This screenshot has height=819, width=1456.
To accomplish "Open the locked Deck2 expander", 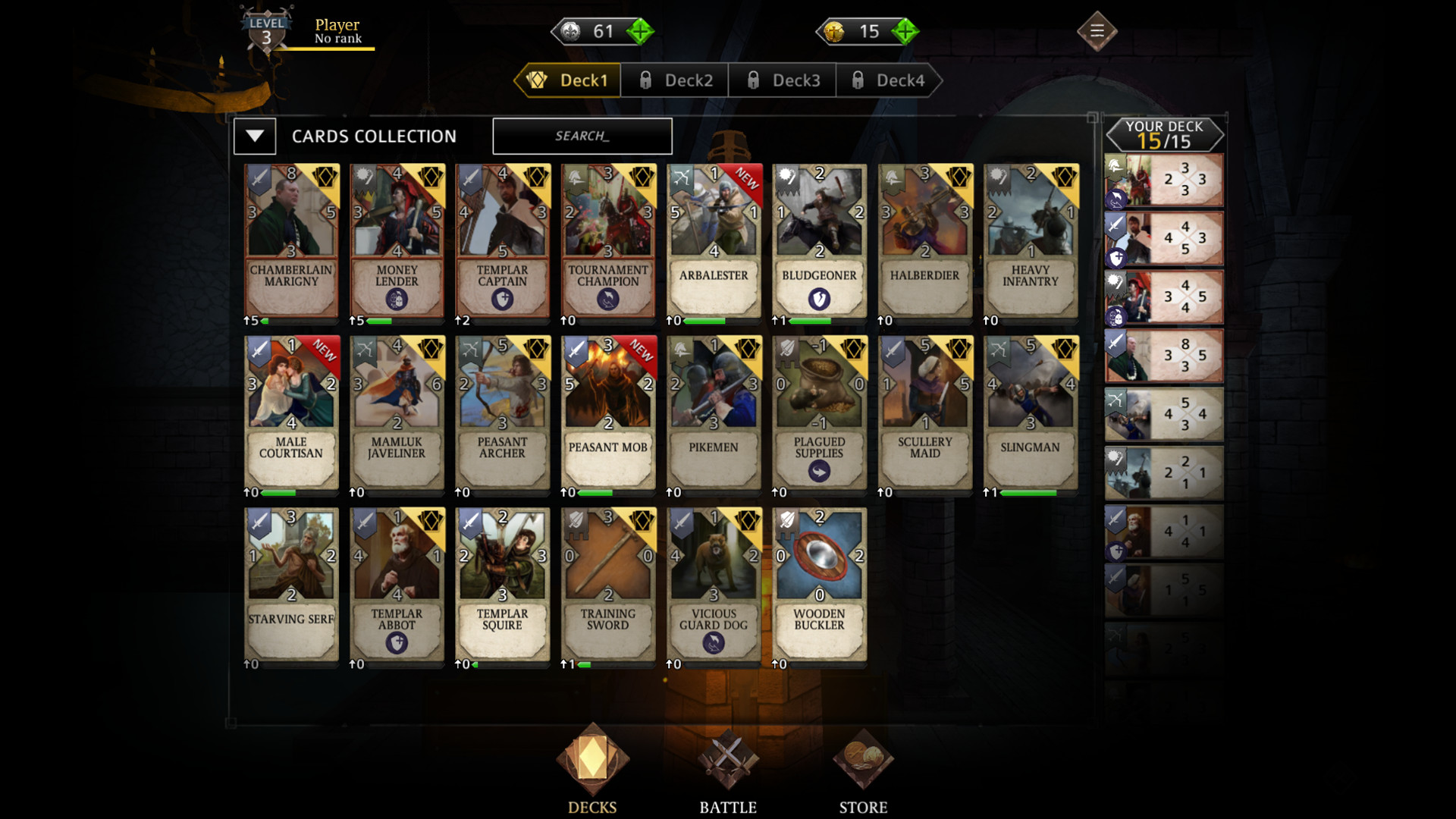I will (x=673, y=80).
